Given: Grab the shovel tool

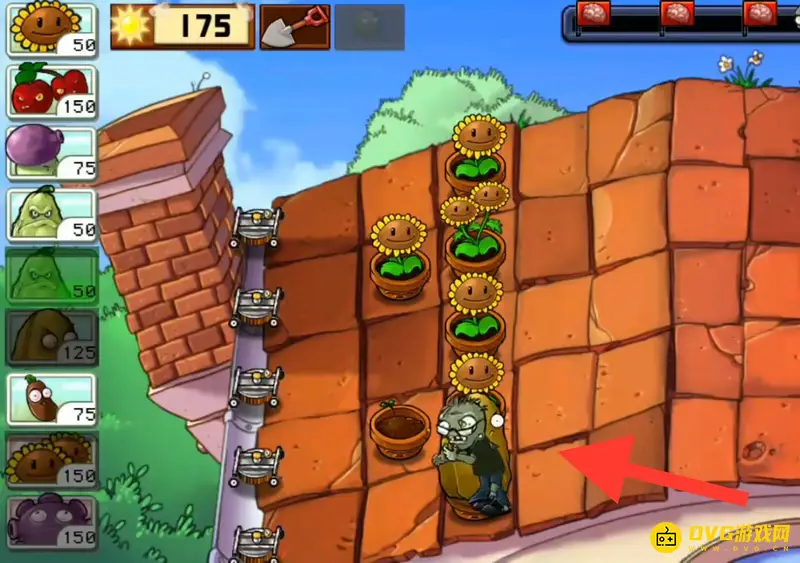Looking at the screenshot, I should [293, 27].
